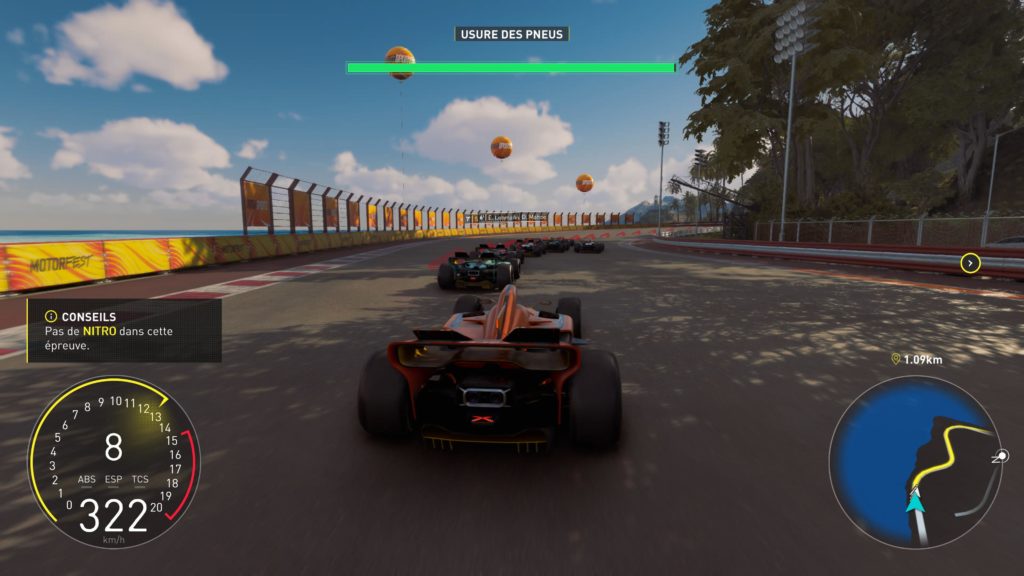Click the CONSEILS tip panel

coord(124,330)
